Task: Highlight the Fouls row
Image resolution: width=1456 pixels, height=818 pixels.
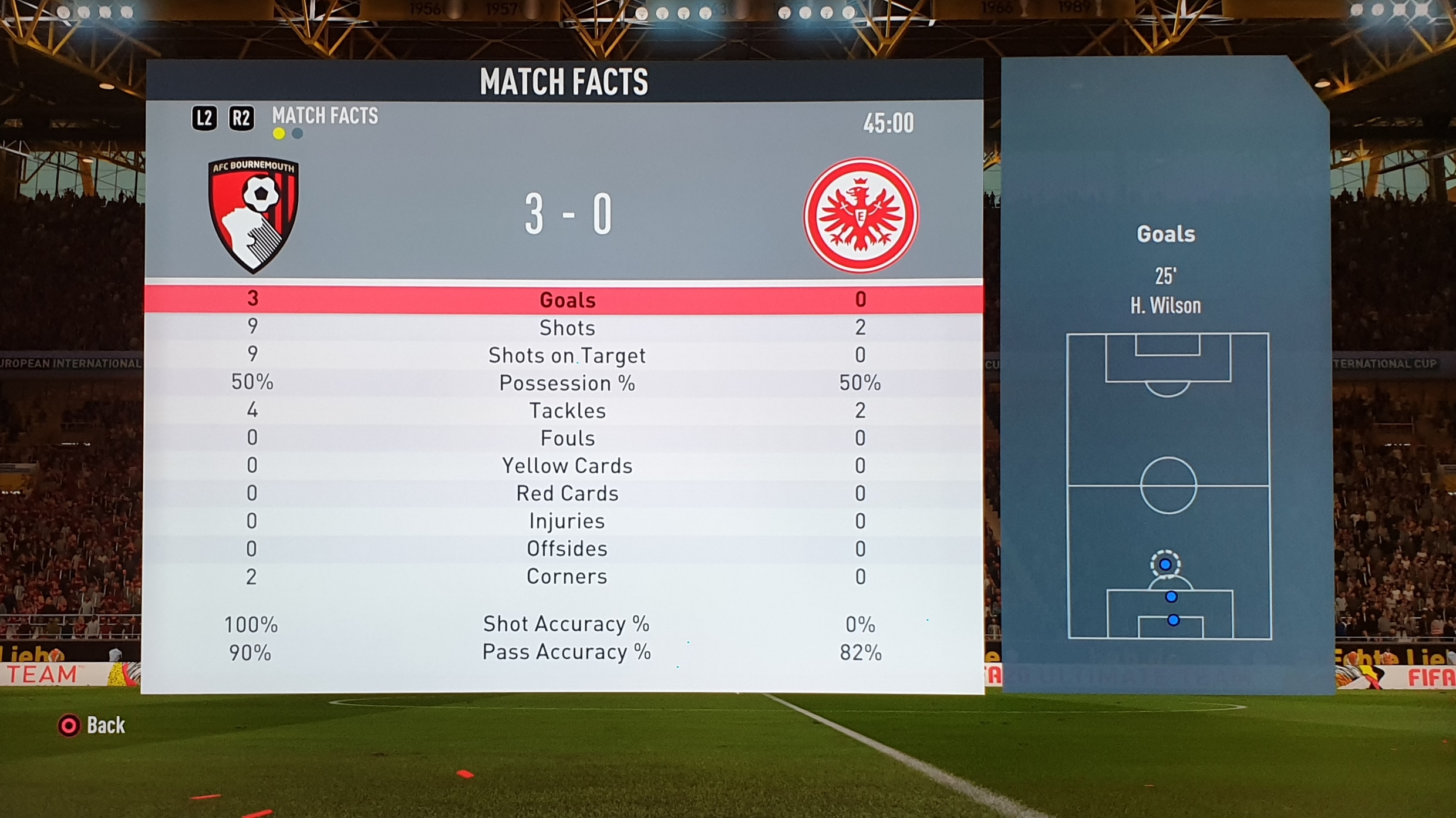Action: point(567,438)
